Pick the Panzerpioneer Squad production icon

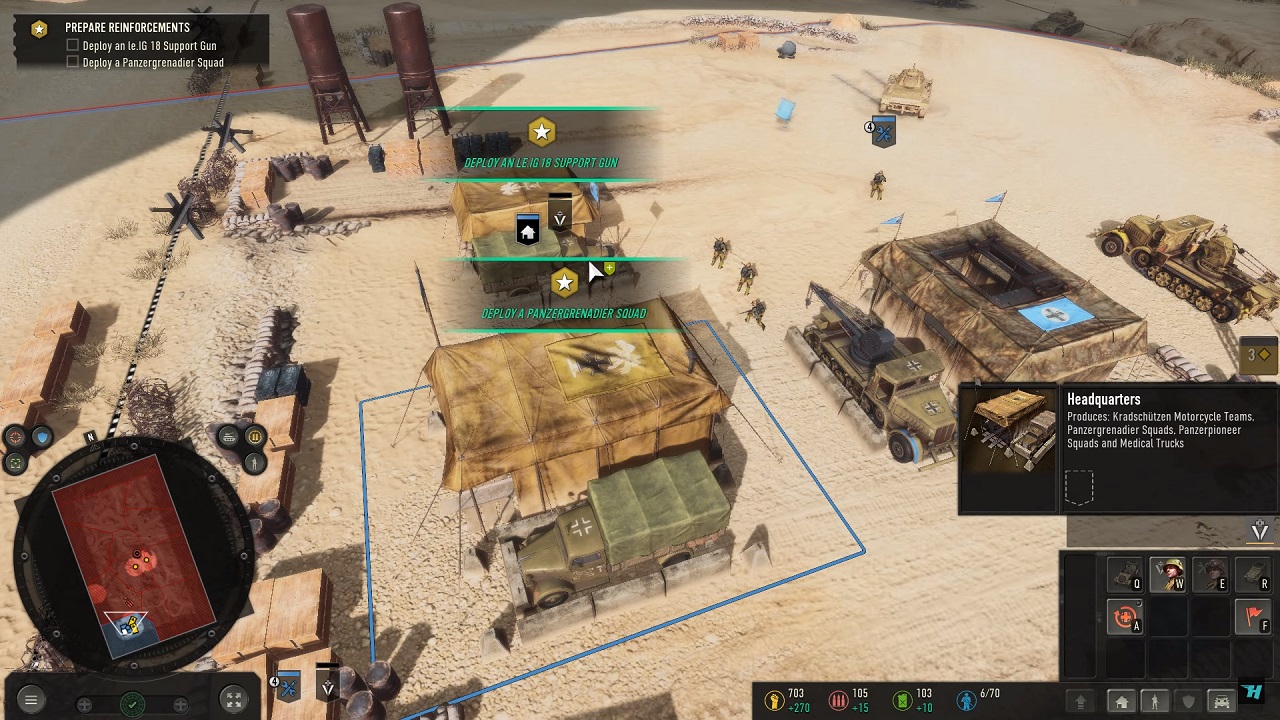coord(1210,575)
